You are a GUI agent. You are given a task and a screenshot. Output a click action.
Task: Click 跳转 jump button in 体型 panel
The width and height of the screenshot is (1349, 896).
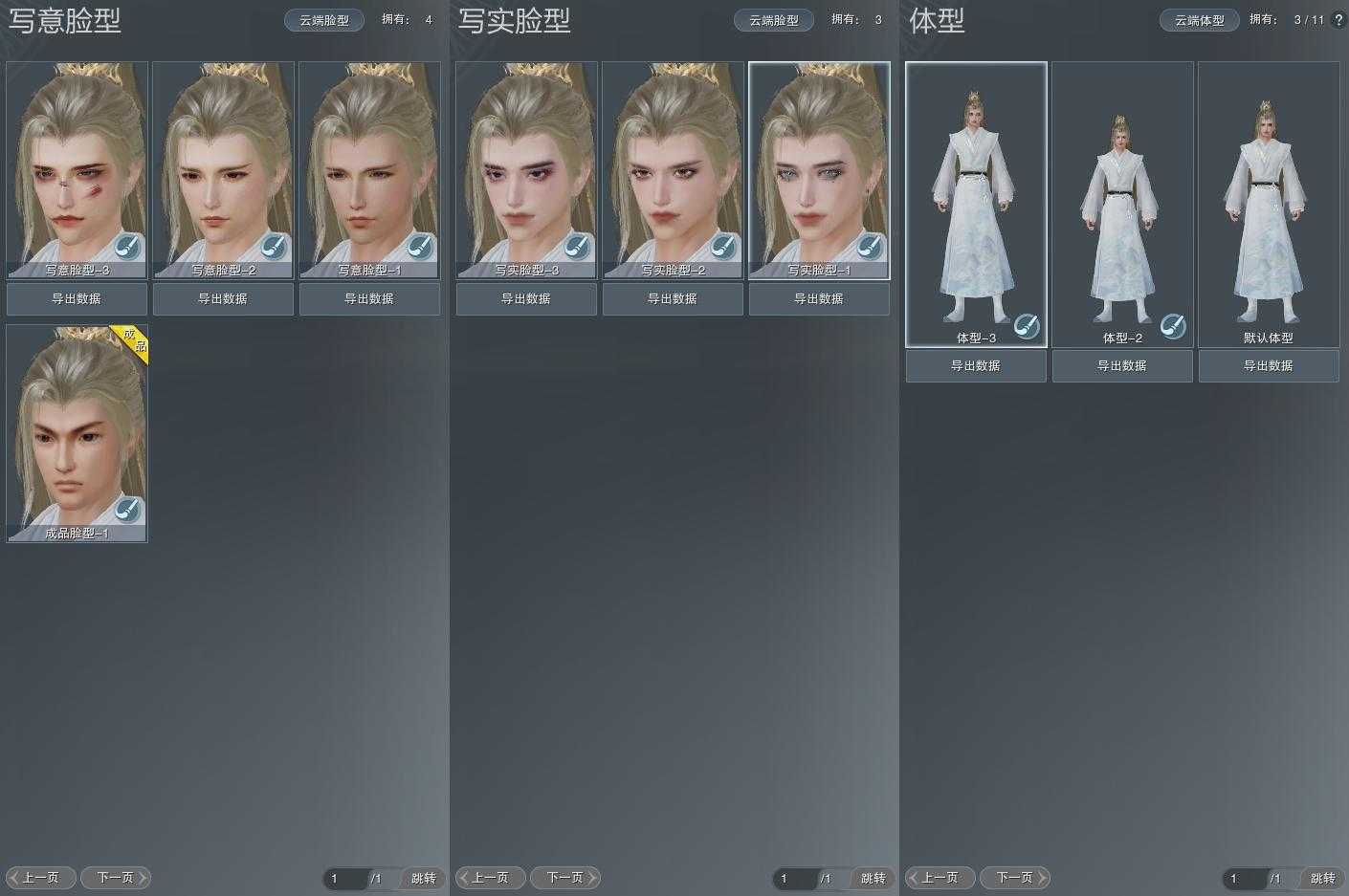coord(1323,878)
